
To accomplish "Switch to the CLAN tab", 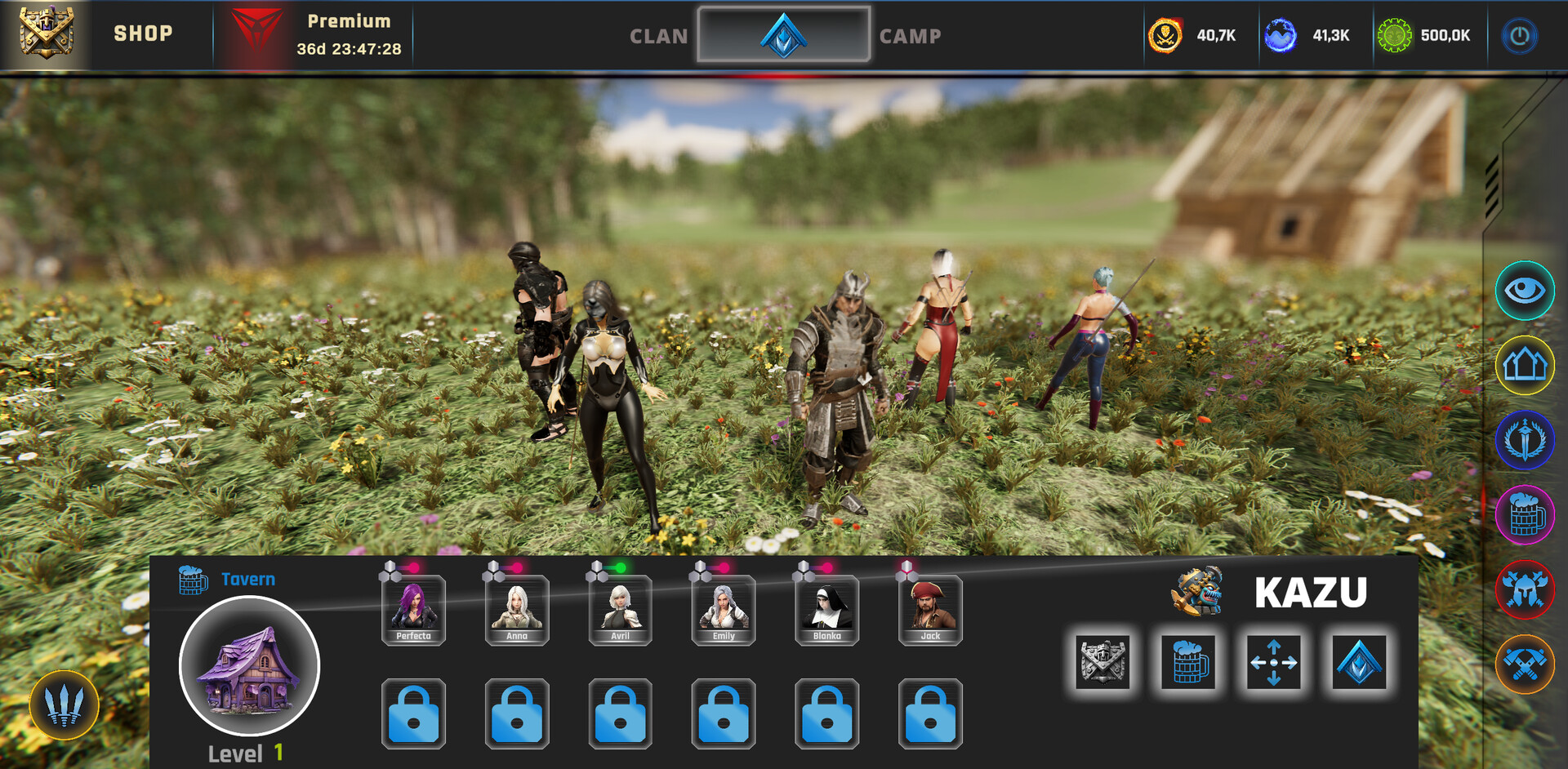I will pyautogui.click(x=658, y=36).
